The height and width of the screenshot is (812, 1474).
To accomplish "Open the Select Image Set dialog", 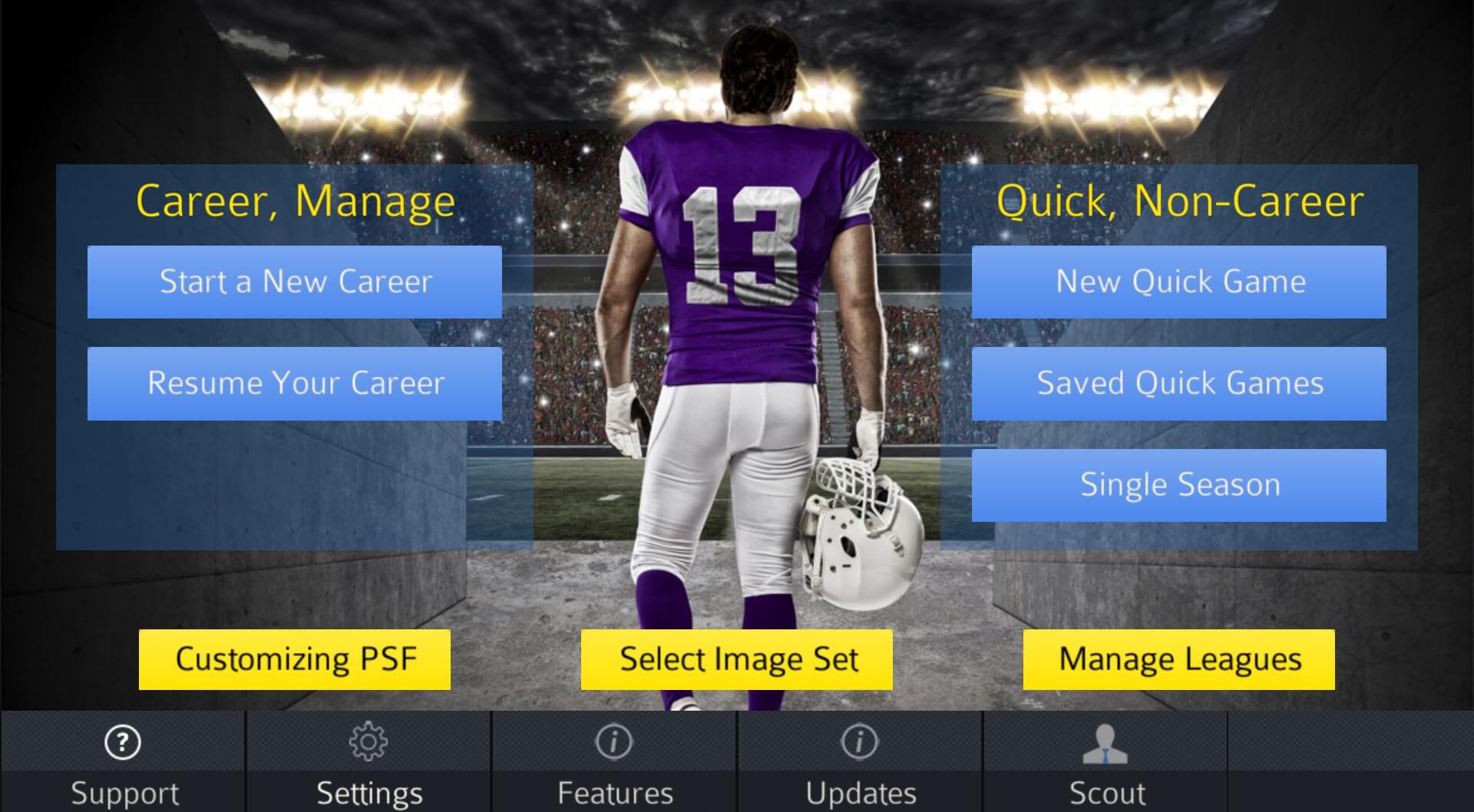I will (x=737, y=659).
